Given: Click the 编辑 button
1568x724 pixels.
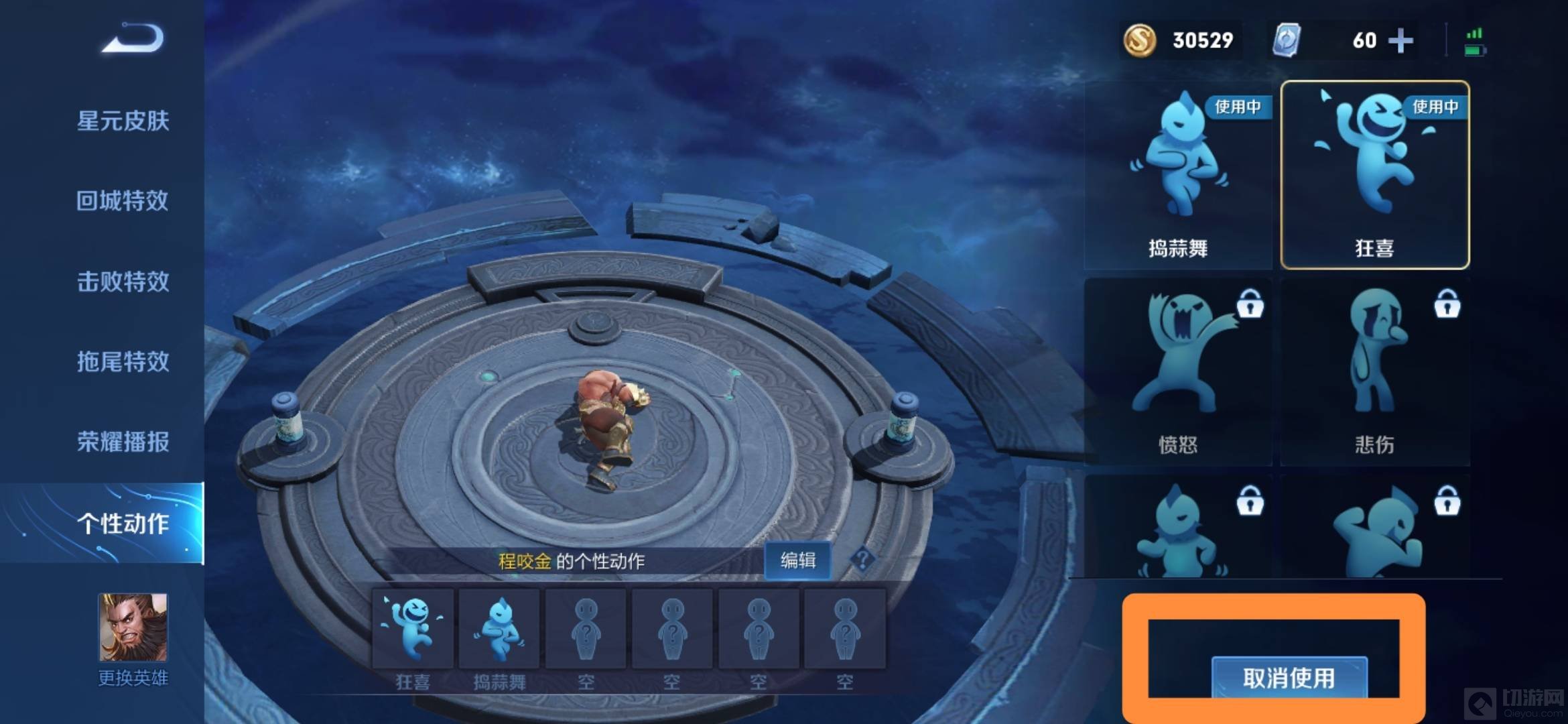Looking at the screenshot, I should pos(797,560).
